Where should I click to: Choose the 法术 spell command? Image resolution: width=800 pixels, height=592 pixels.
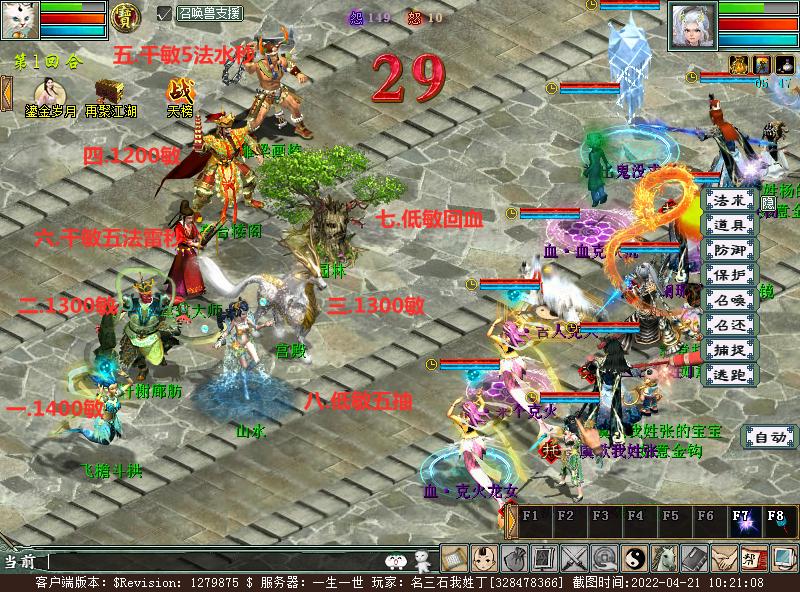point(730,200)
